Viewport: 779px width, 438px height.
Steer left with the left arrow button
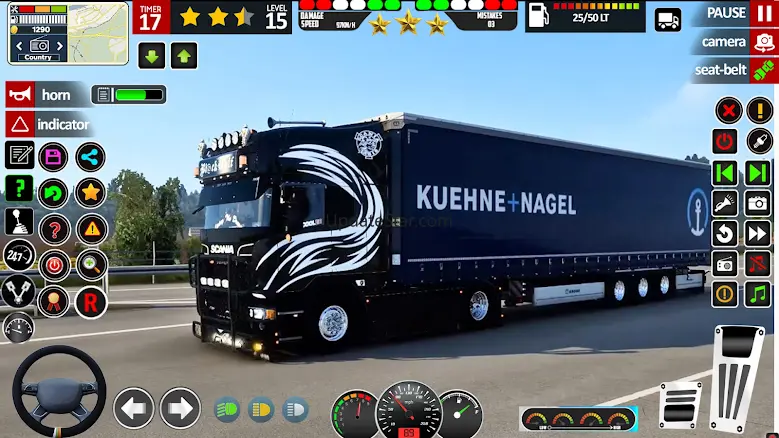click(x=134, y=408)
